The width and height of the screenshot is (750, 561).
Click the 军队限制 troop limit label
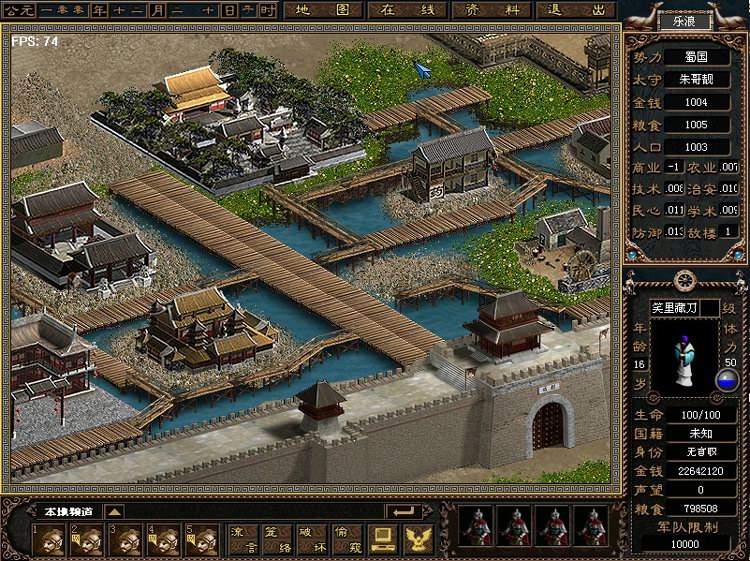tap(684, 527)
